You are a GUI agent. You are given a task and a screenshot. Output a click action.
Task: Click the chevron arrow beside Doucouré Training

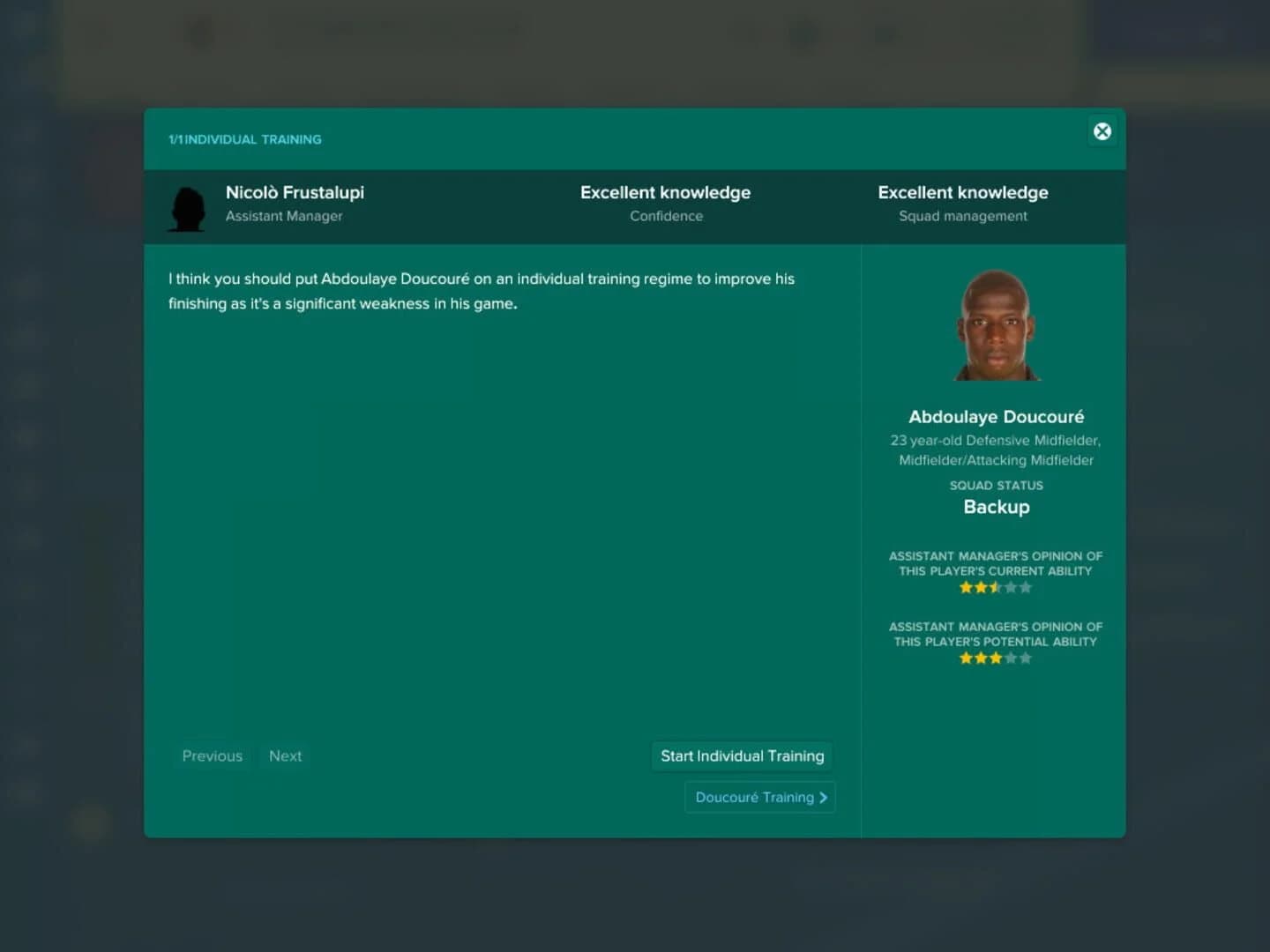(x=823, y=797)
